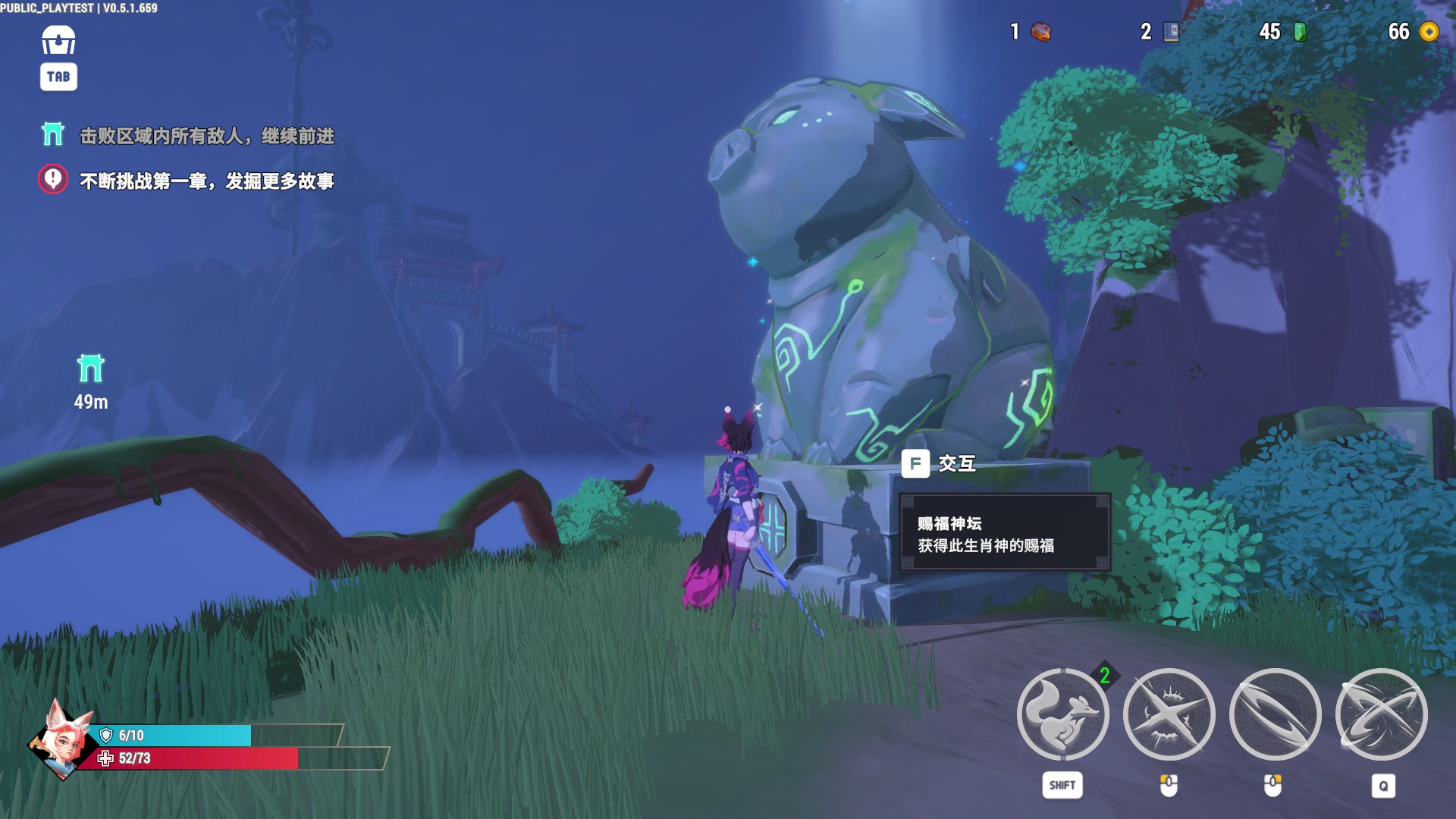Click the gate objective tracker entry

[187, 136]
